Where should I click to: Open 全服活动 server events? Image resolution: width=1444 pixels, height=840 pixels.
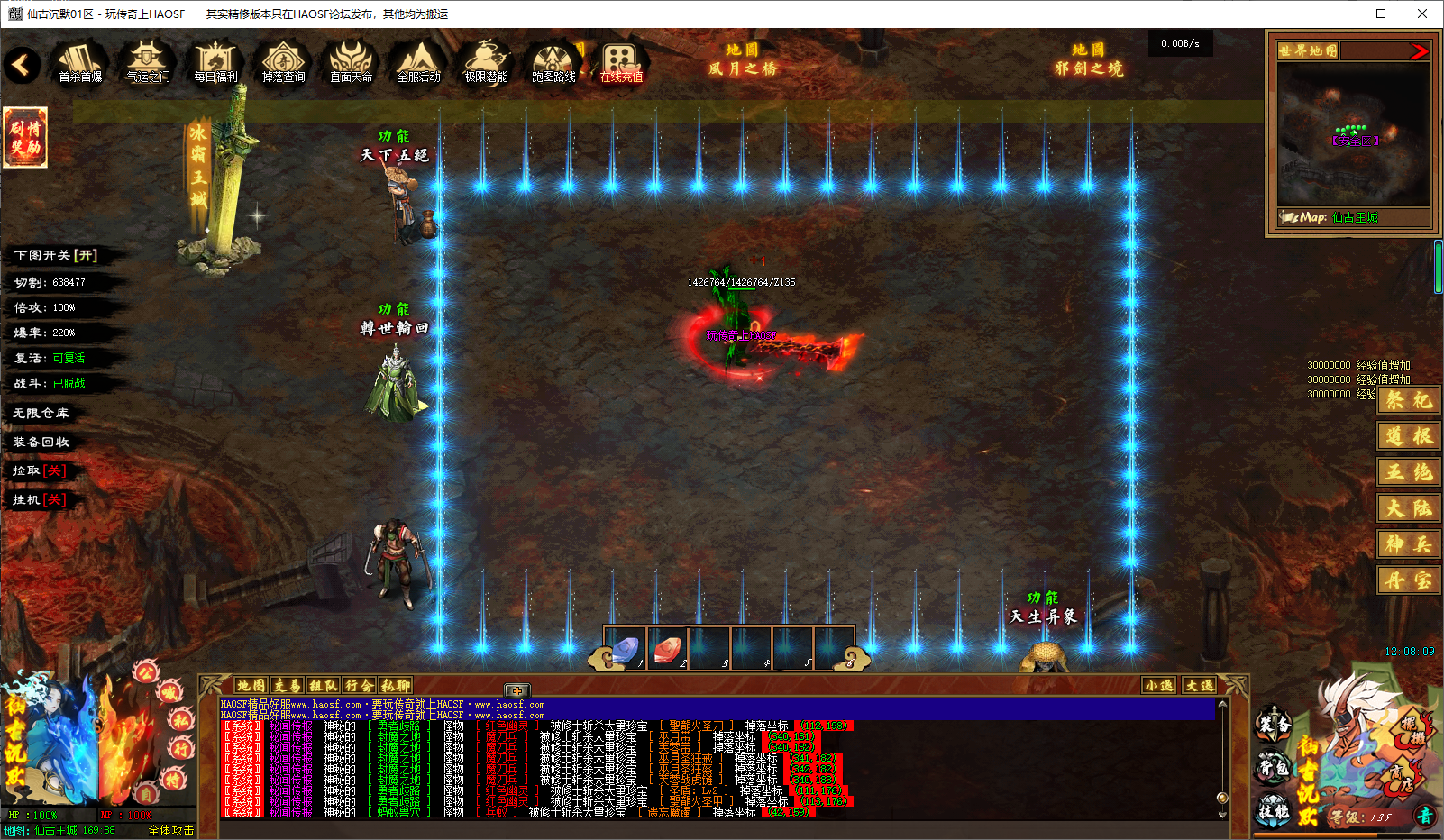click(418, 63)
